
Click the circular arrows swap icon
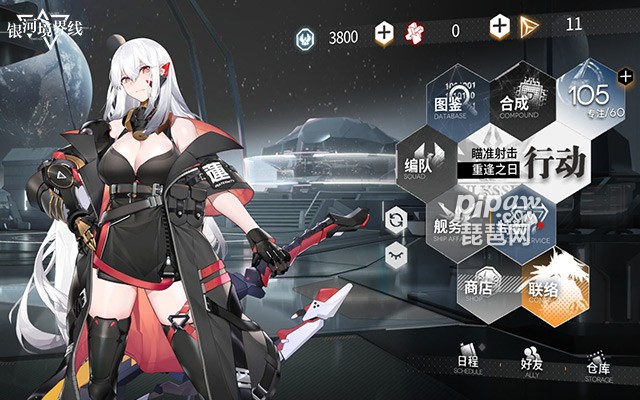396,220
